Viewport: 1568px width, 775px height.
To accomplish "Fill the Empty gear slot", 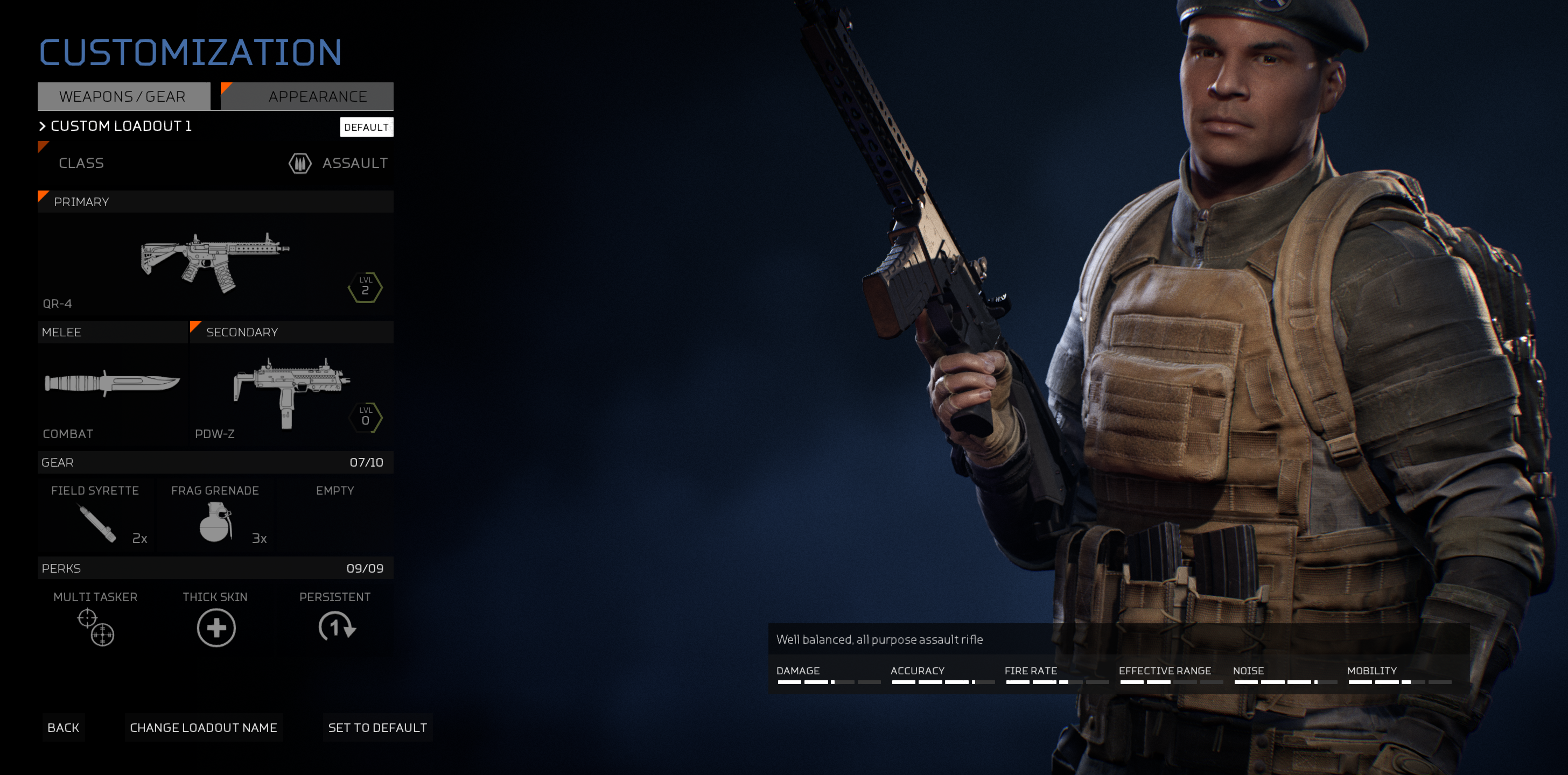I will (335, 514).
